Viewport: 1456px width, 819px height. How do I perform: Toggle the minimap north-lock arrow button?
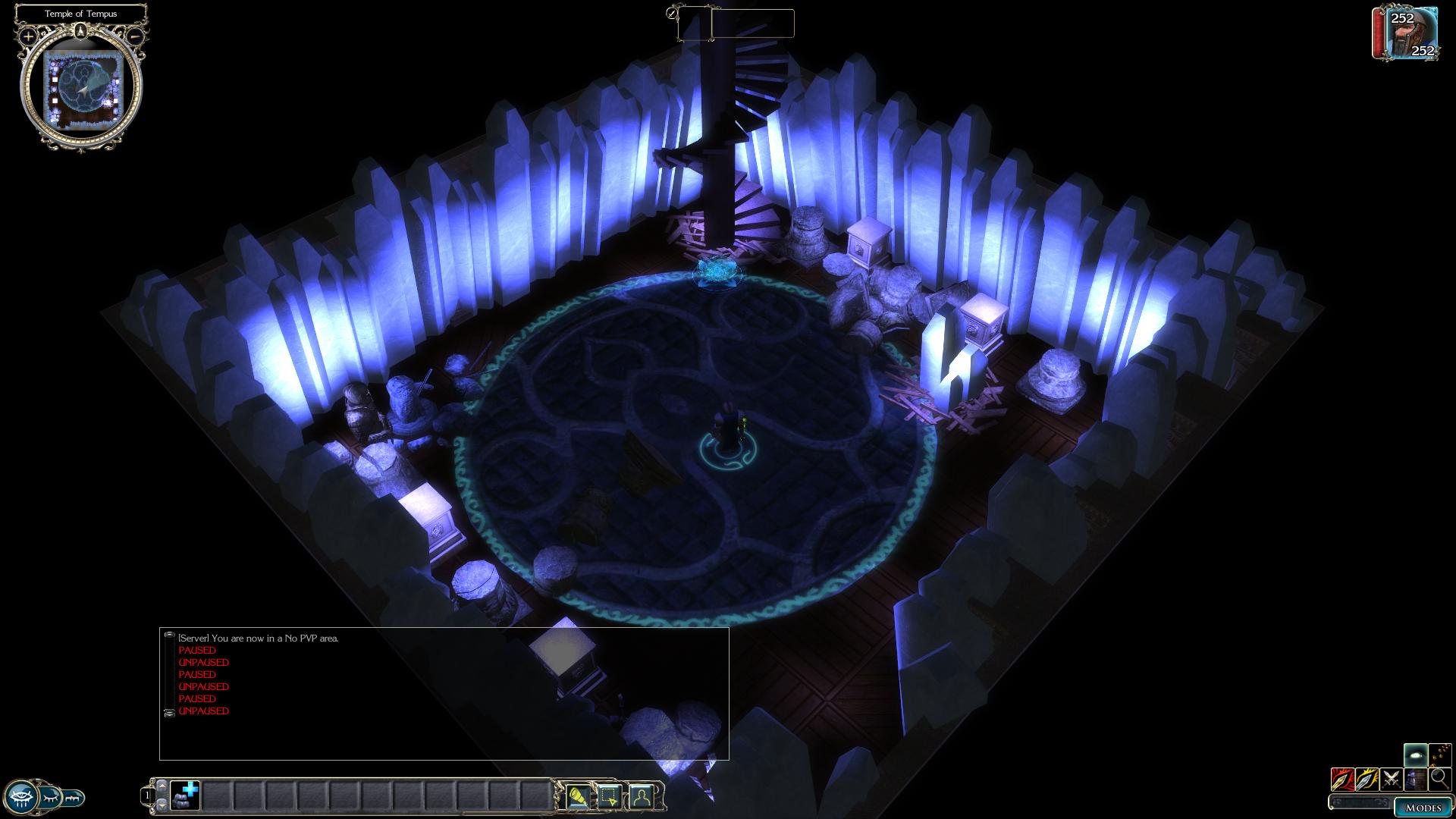coord(80,31)
